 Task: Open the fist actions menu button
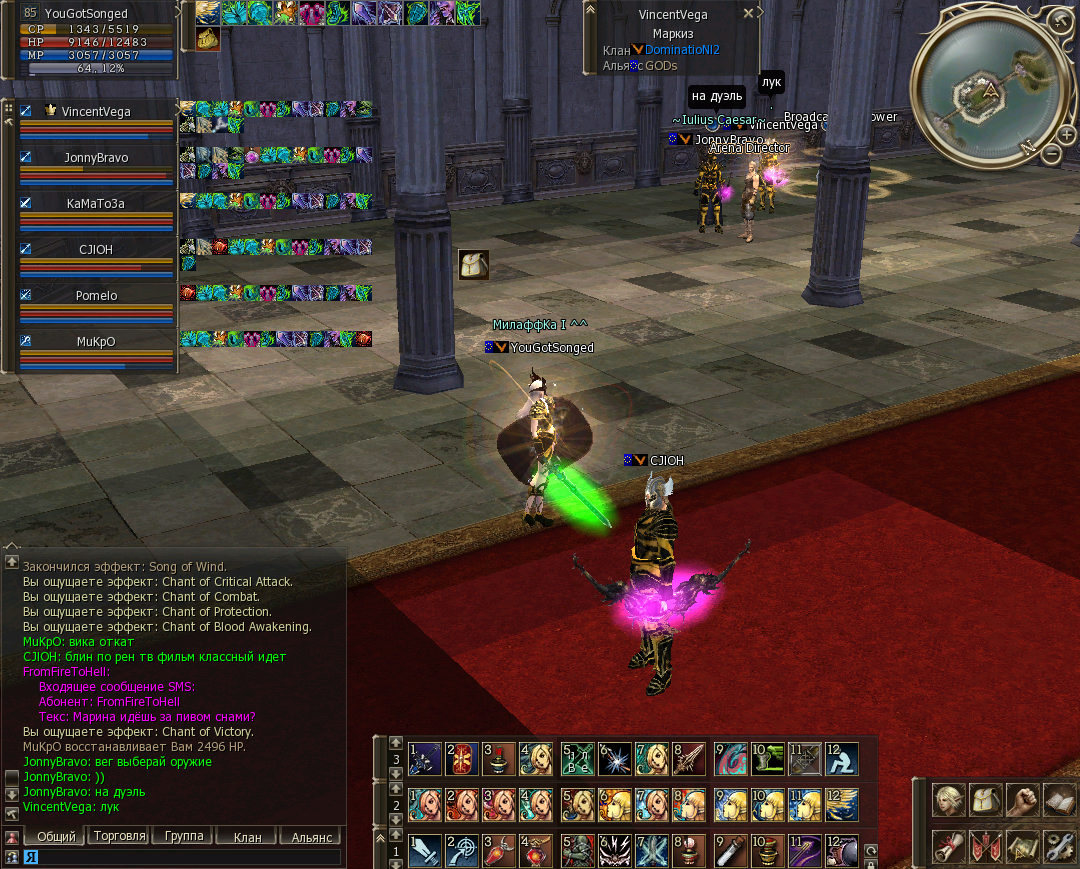click(1021, 801)
